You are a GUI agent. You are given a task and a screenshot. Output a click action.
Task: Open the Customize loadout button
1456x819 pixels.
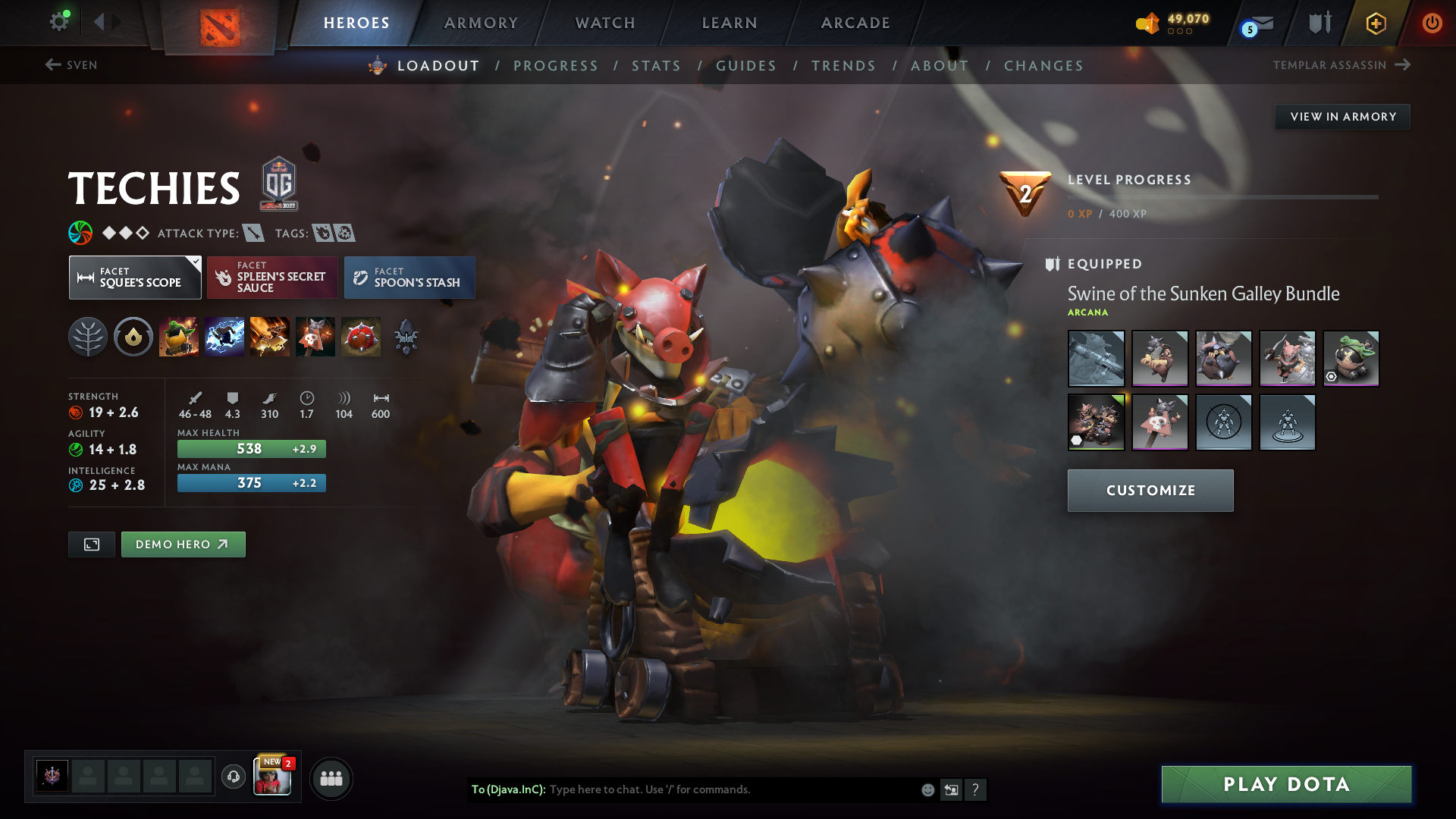pyautogui.click(x=1150, y=491)
